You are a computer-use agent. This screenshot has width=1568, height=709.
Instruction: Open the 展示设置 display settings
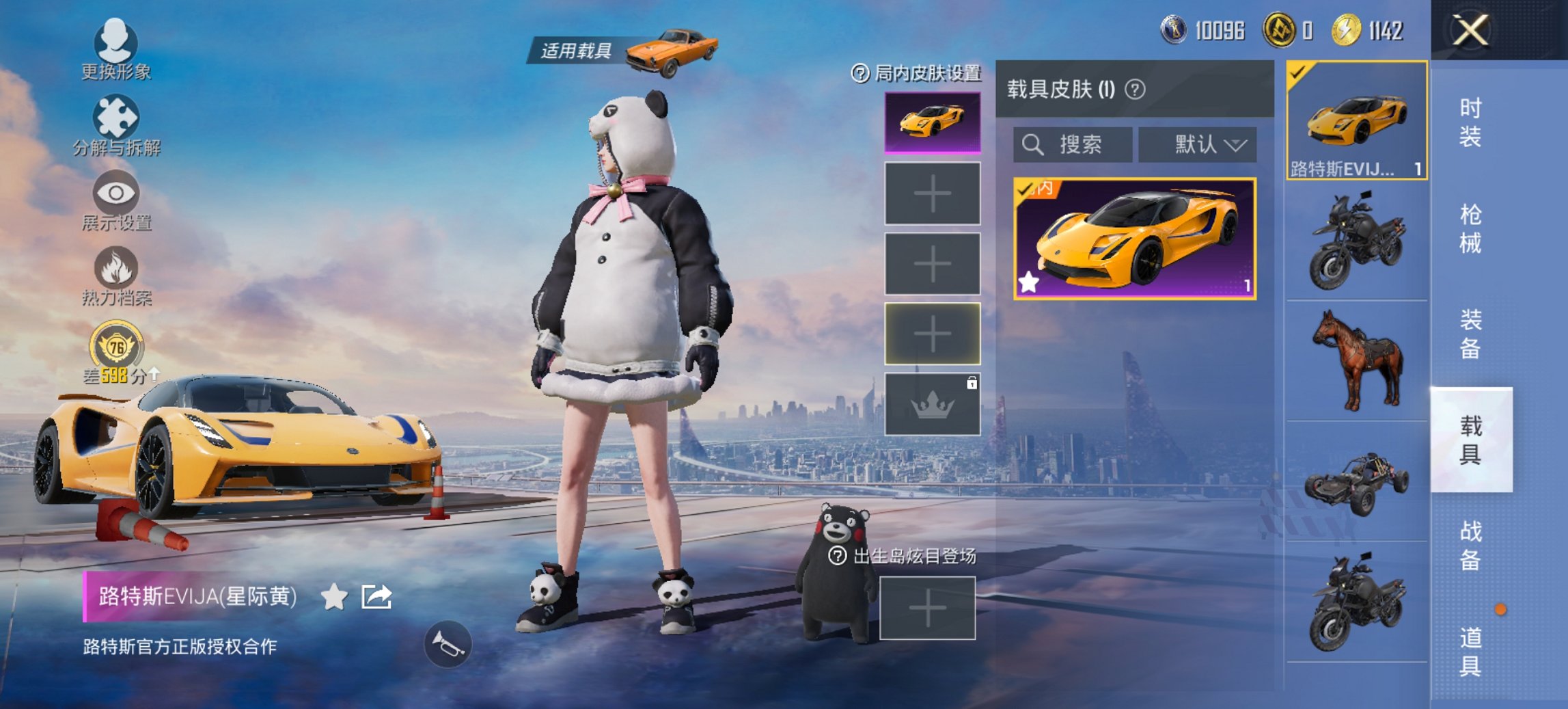tap(116, 198)
